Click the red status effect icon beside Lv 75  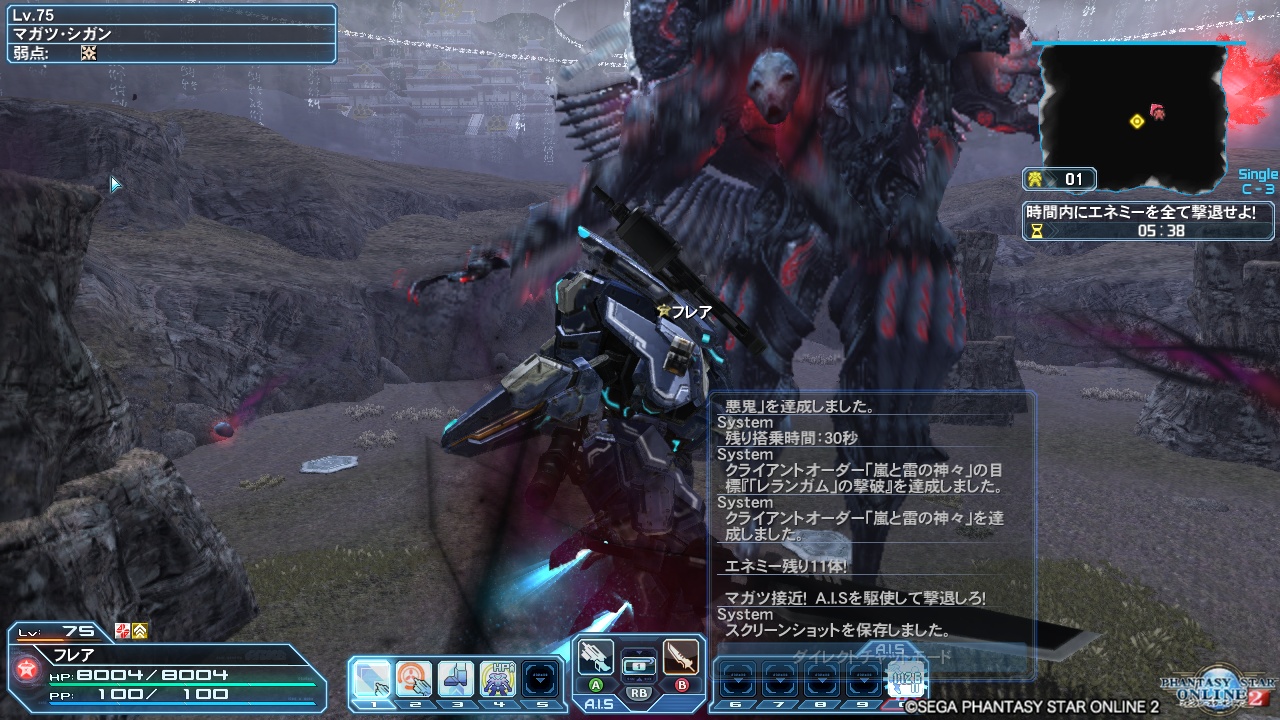122,631
